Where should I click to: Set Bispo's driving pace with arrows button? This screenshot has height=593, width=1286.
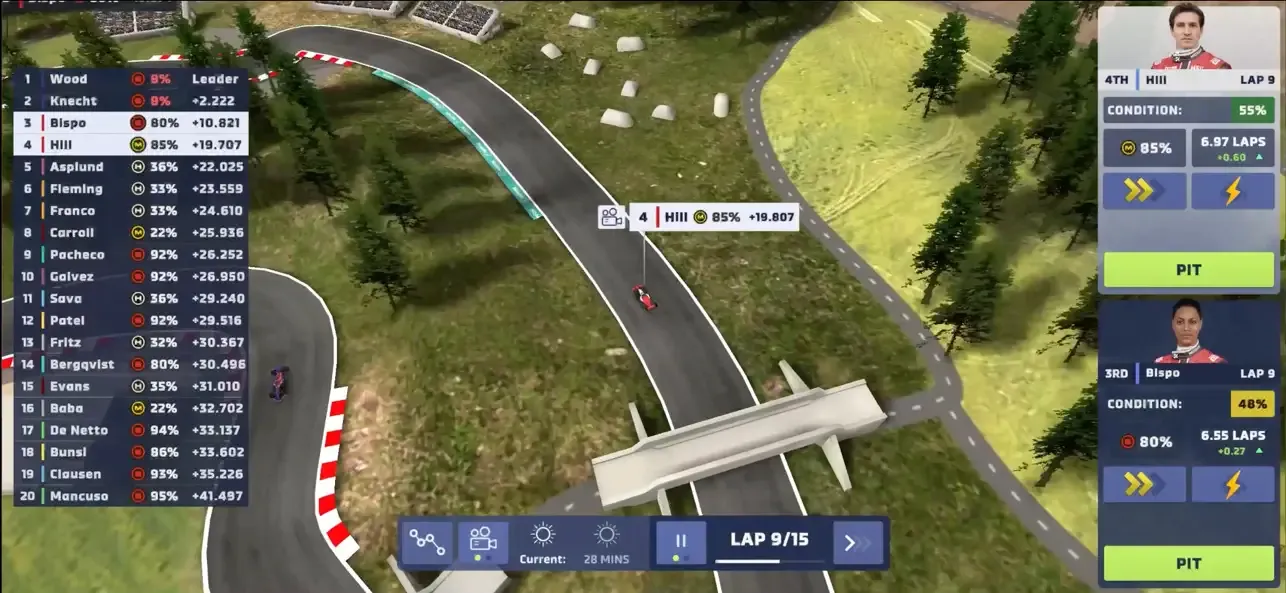point(1144,485)
